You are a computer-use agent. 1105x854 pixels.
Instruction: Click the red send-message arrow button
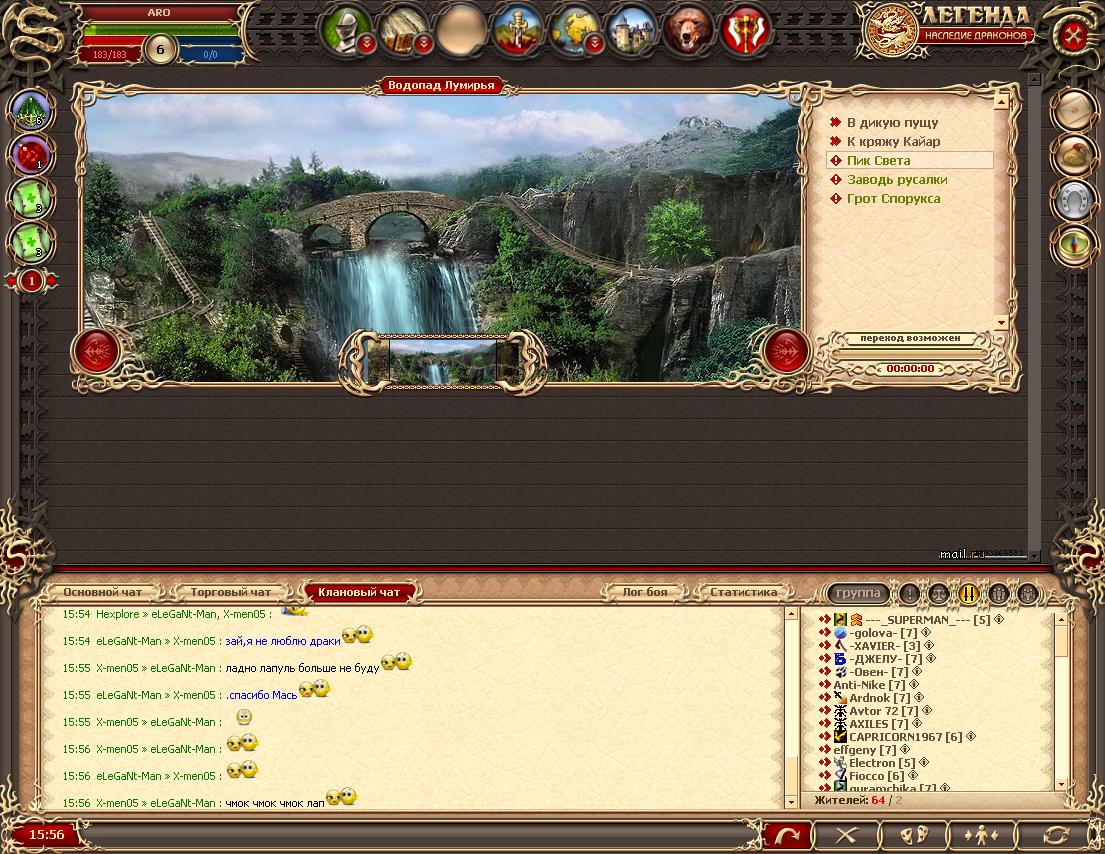[x=786, y=834]
